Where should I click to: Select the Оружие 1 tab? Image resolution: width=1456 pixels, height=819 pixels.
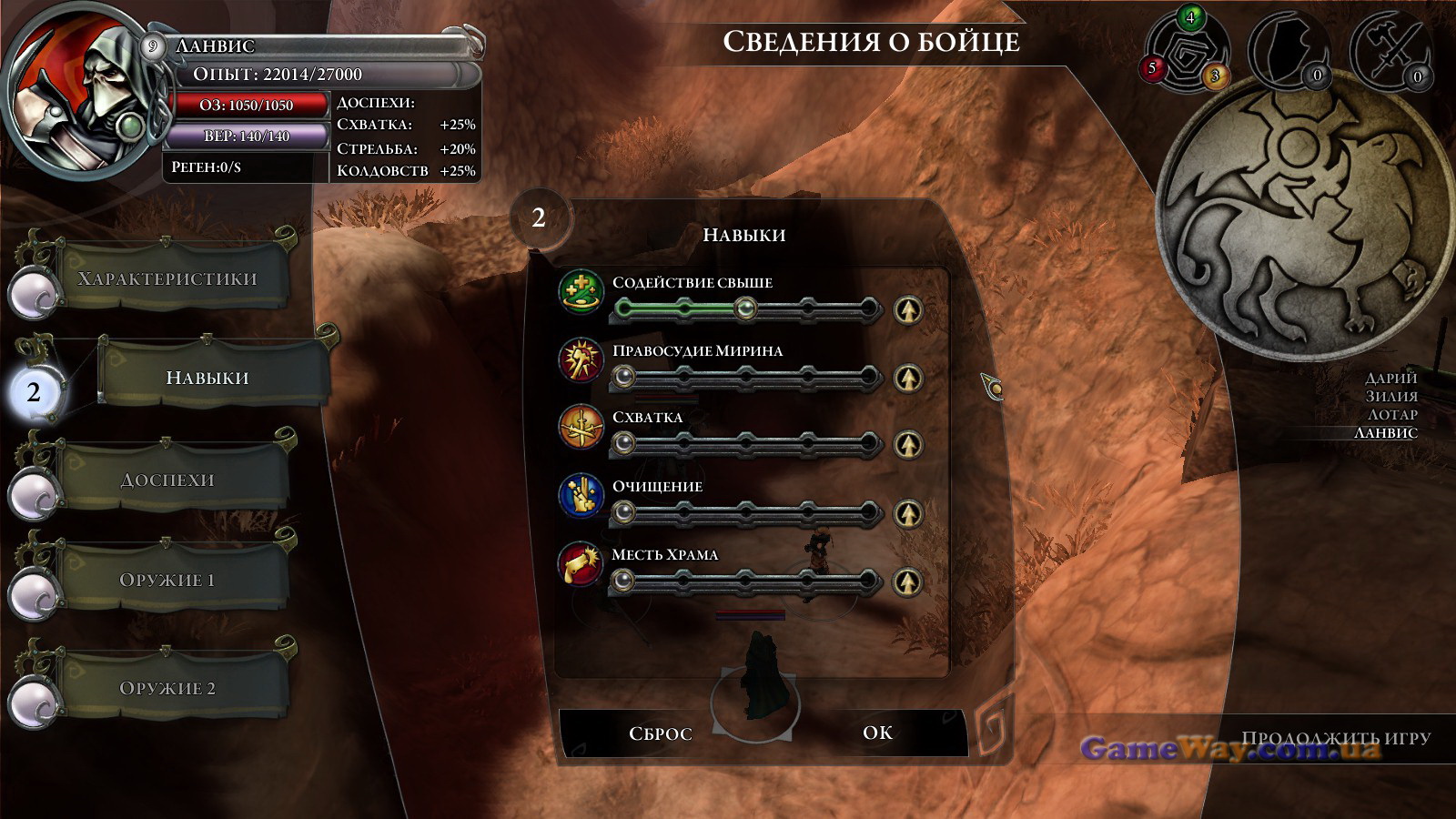(167, 580)
